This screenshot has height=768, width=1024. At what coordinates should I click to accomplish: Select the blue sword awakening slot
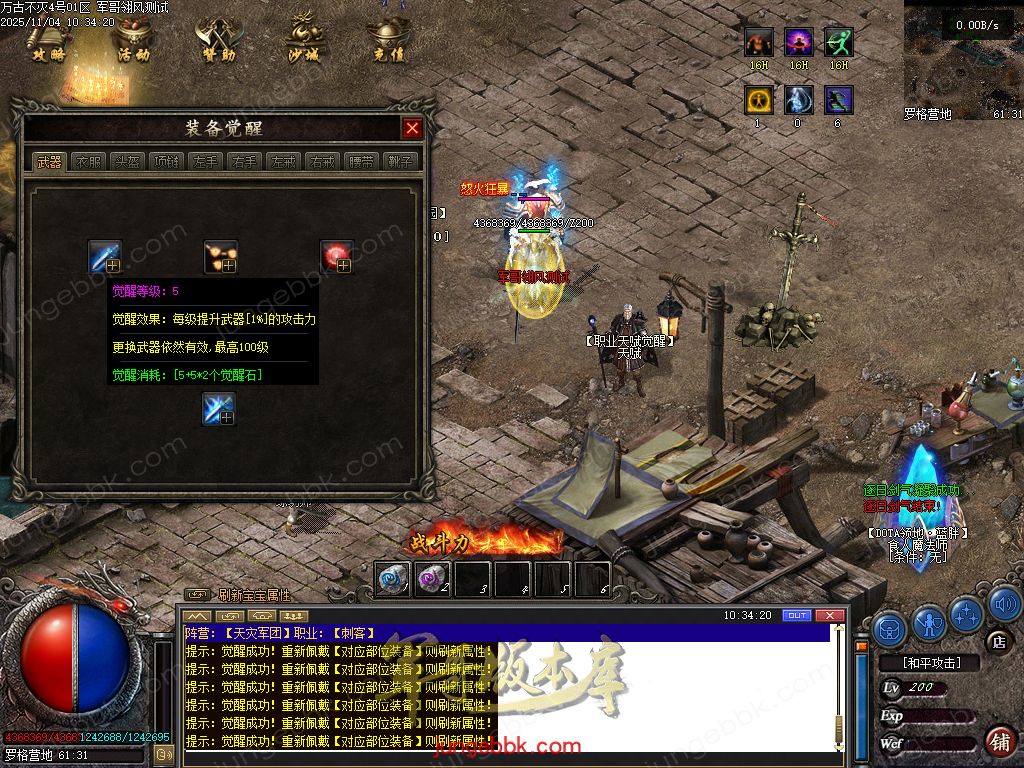coord(105,256)
